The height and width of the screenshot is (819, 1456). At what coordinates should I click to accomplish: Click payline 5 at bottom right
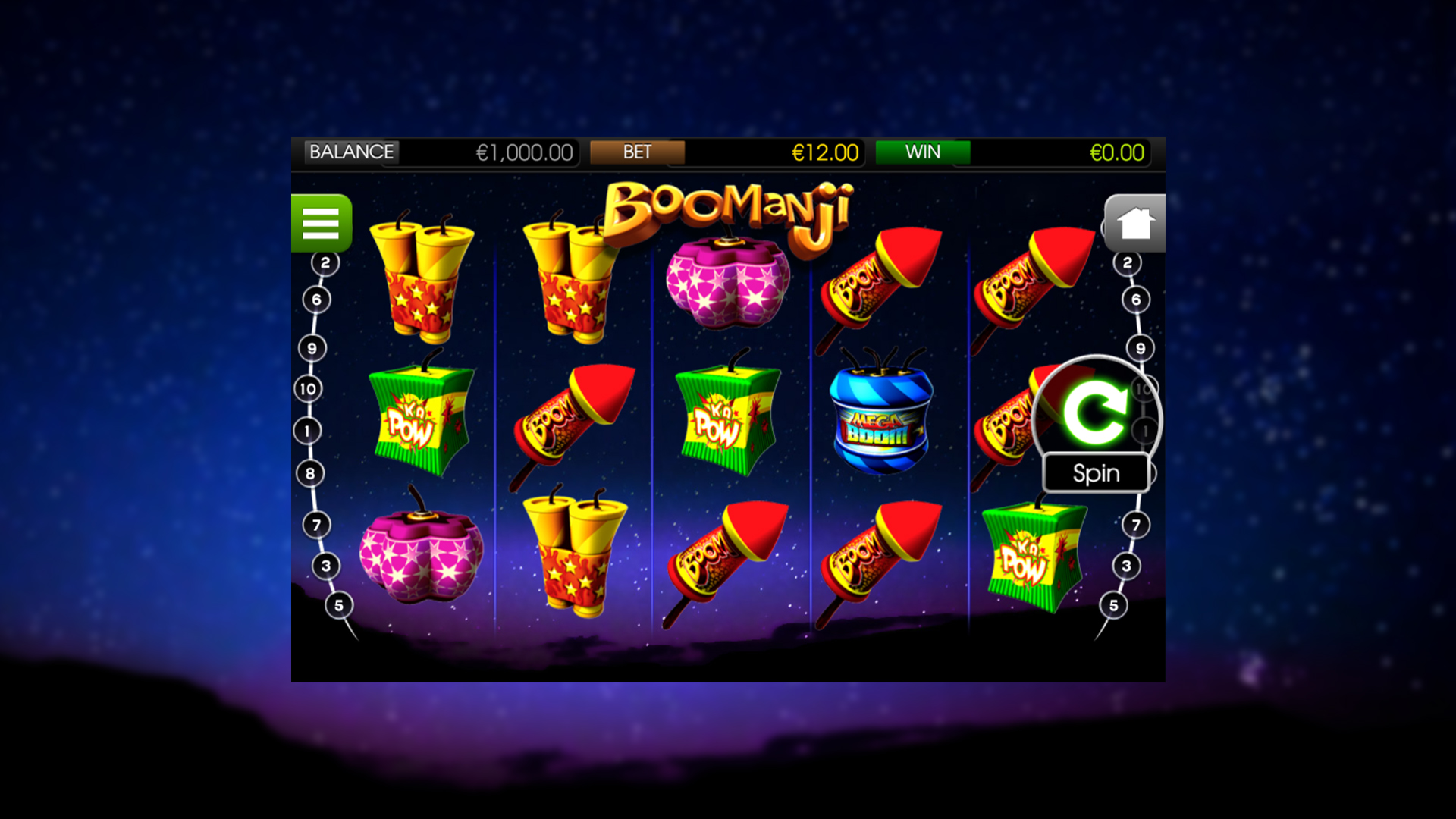1114,604
